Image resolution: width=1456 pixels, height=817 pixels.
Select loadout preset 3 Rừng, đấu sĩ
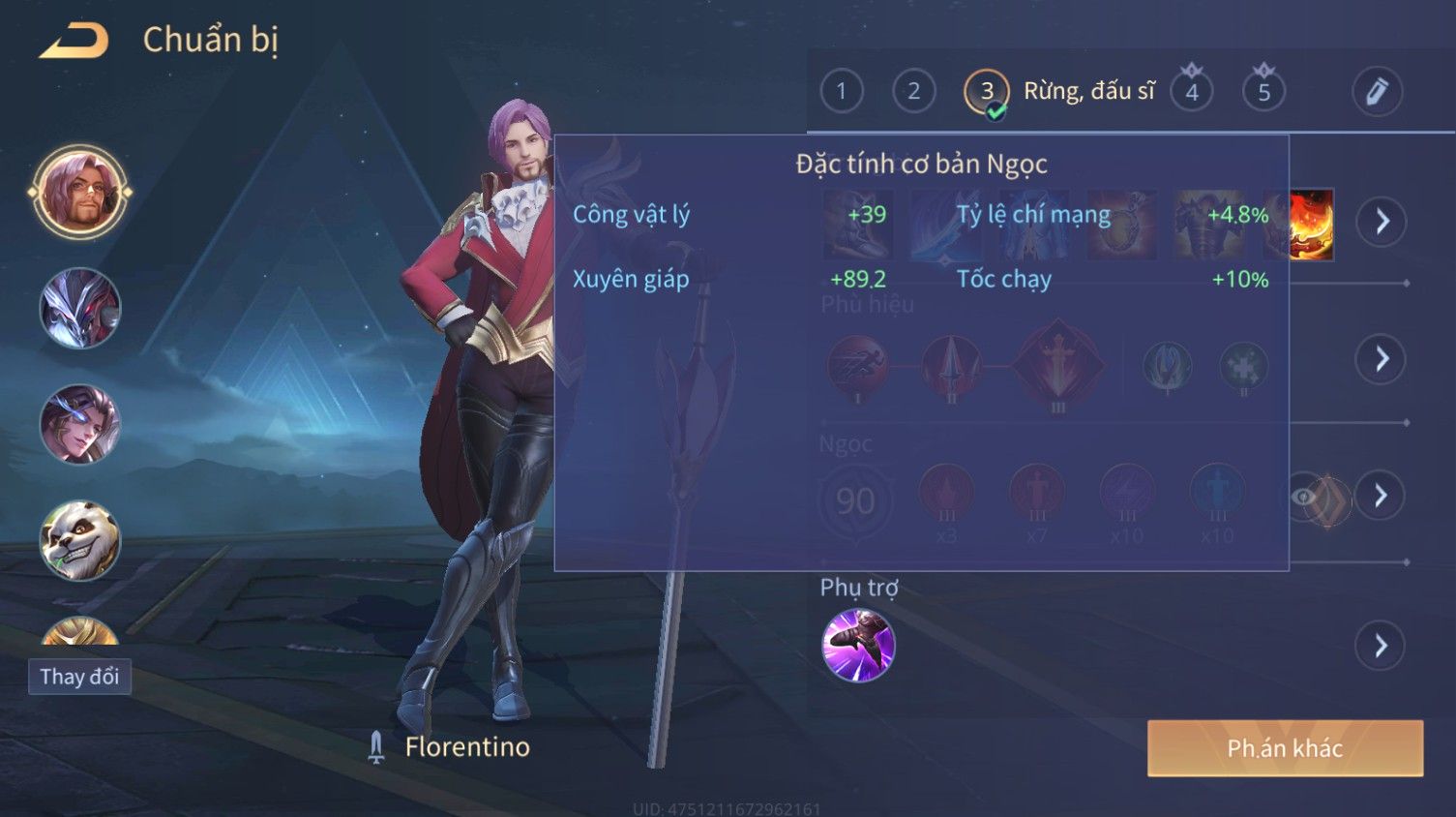[987, 92]
